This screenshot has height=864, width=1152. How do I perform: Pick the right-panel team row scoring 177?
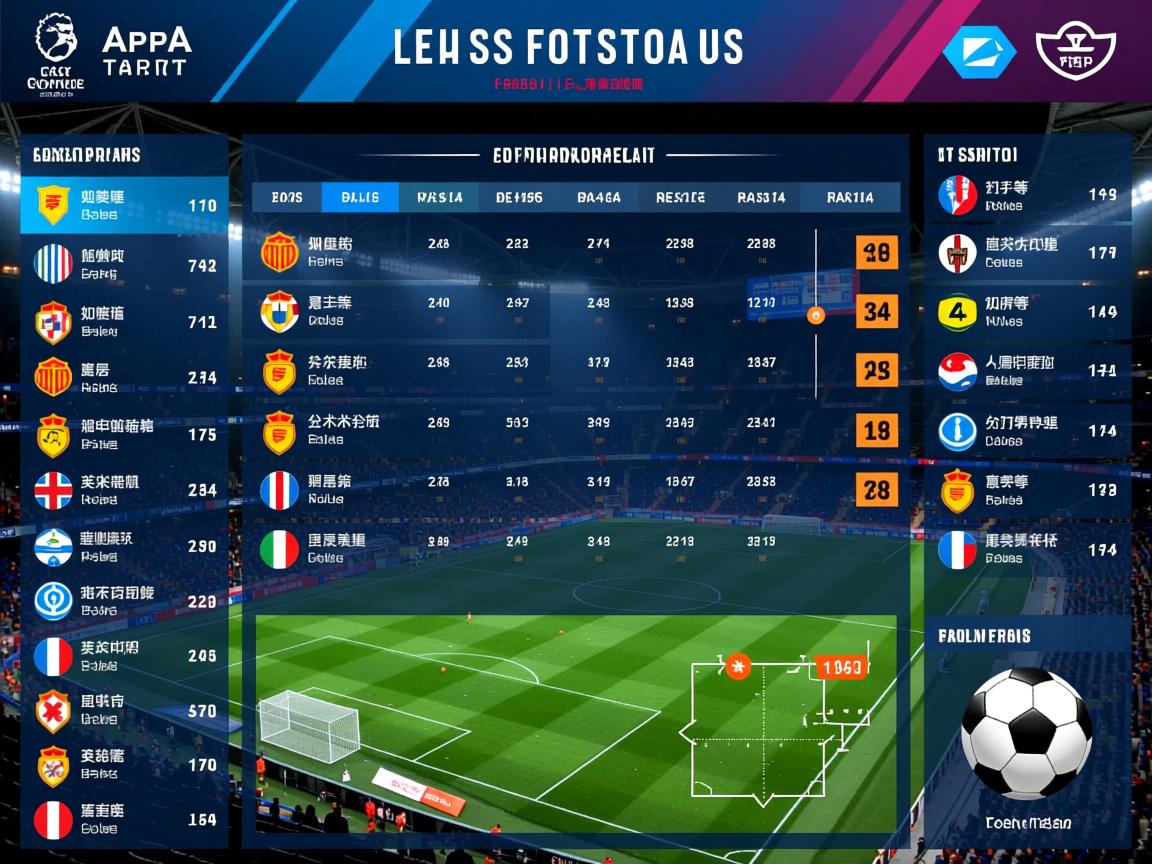pos(1027,253)
